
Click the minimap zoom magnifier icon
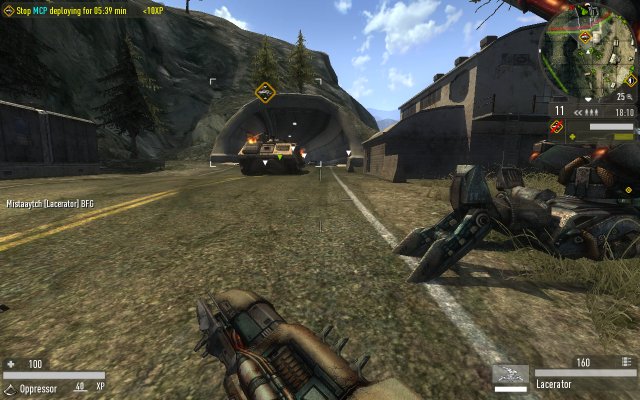click(631, 97)
